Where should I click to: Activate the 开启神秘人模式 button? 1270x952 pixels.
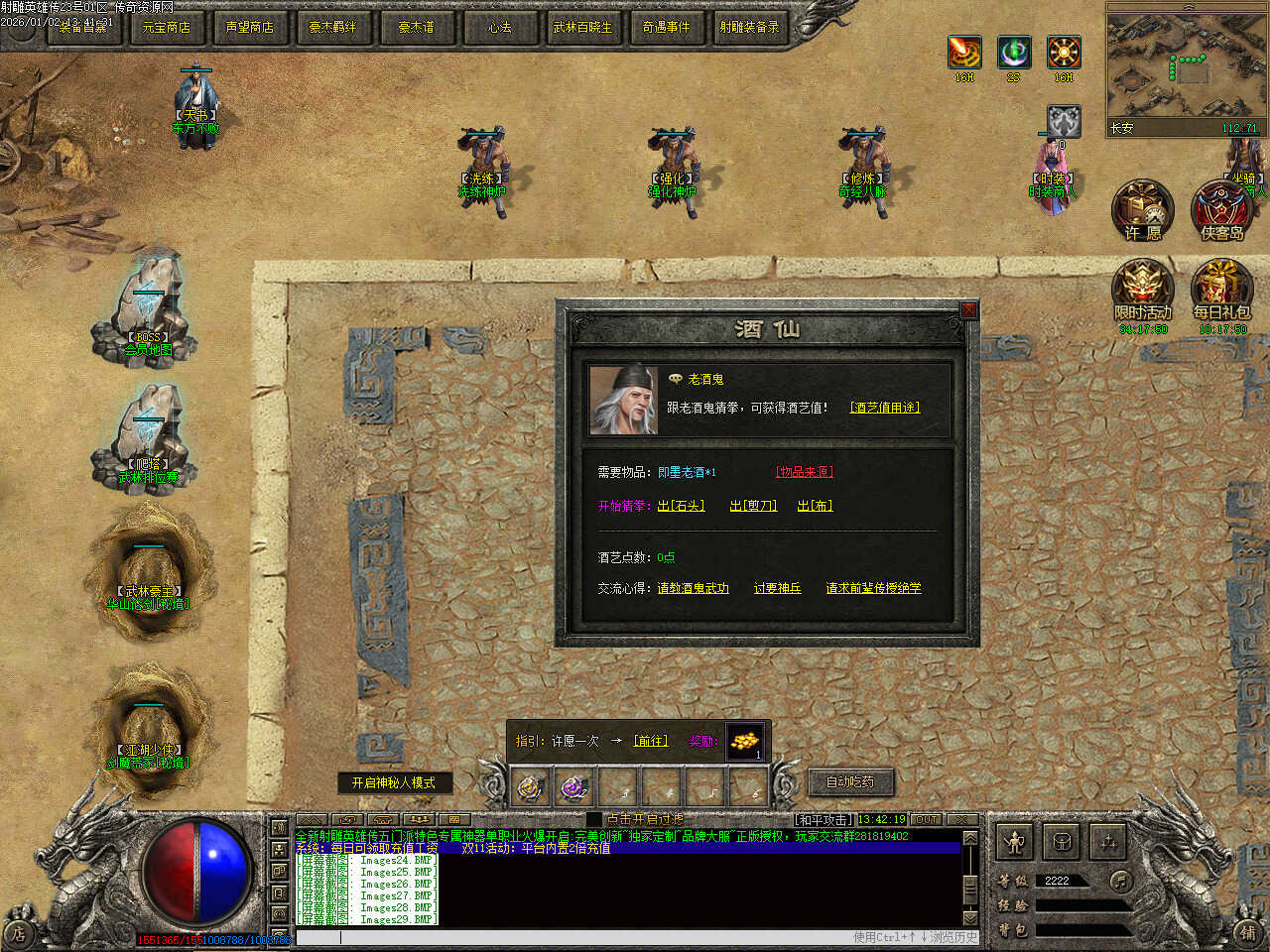(x=394, y=782)
